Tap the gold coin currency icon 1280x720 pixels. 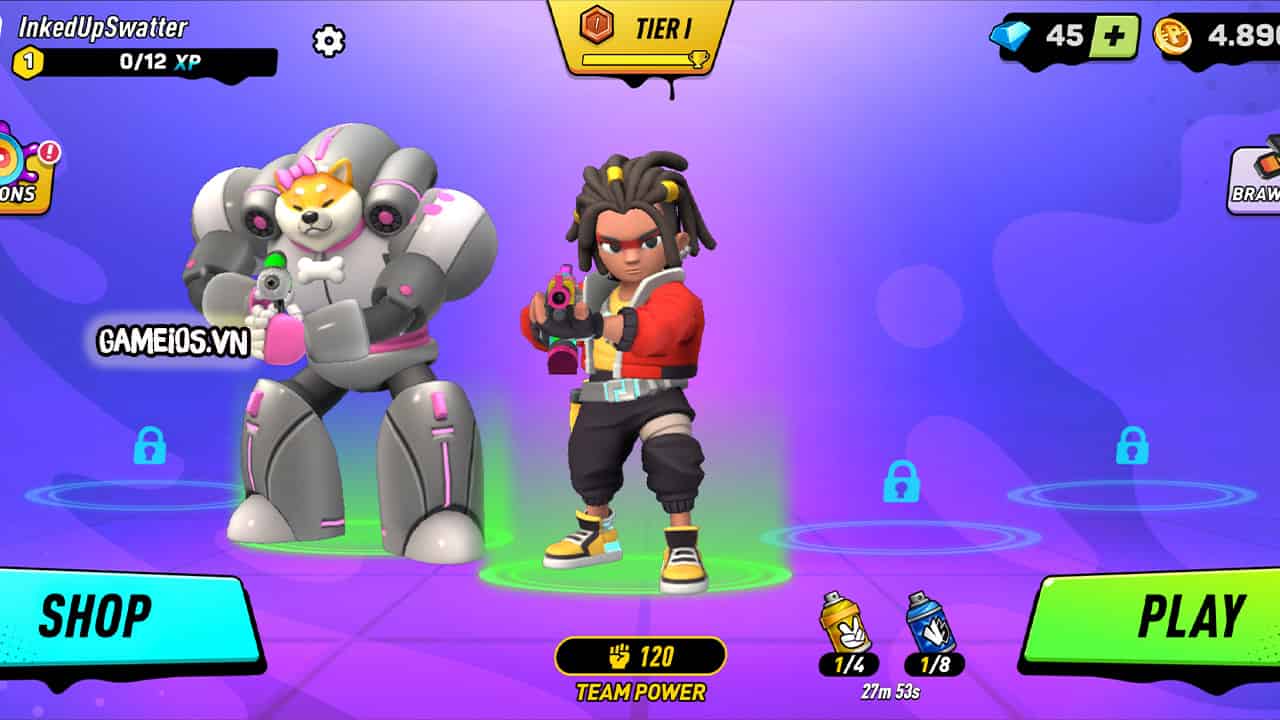tap(1172, 36)
